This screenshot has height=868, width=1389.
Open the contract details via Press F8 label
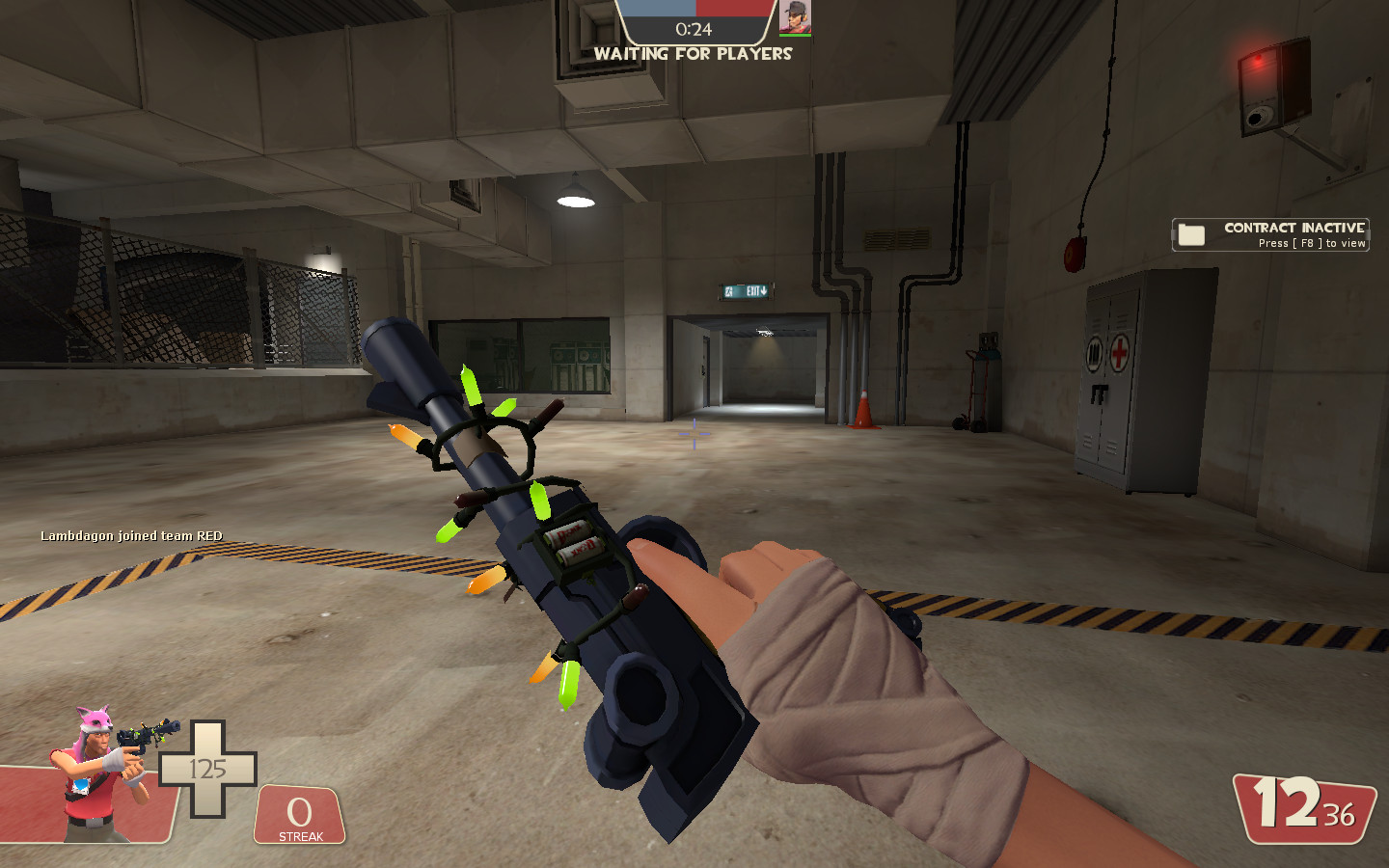[x=1311, y=243]
